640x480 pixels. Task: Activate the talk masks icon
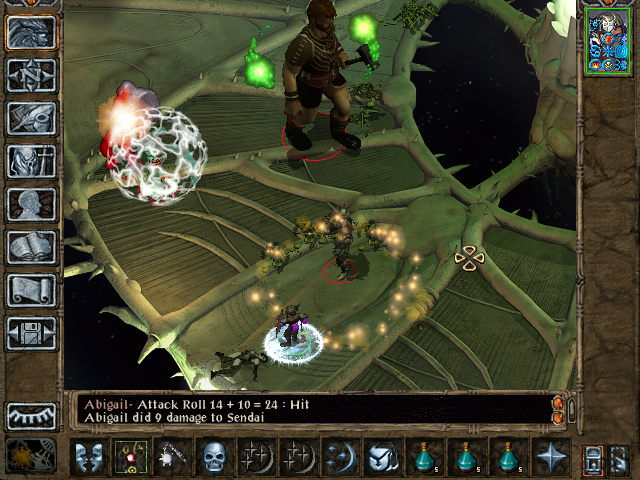(89, 457)
